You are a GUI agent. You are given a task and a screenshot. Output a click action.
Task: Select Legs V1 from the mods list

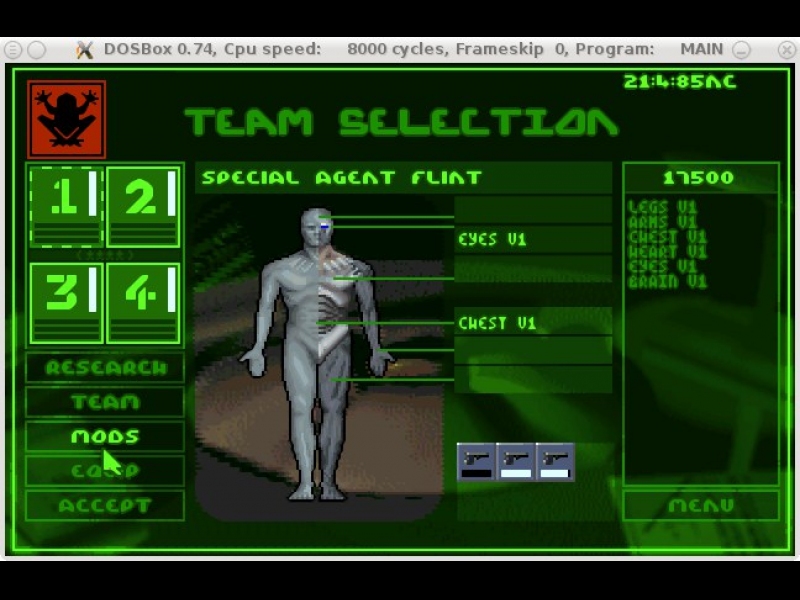pos(662,208)
